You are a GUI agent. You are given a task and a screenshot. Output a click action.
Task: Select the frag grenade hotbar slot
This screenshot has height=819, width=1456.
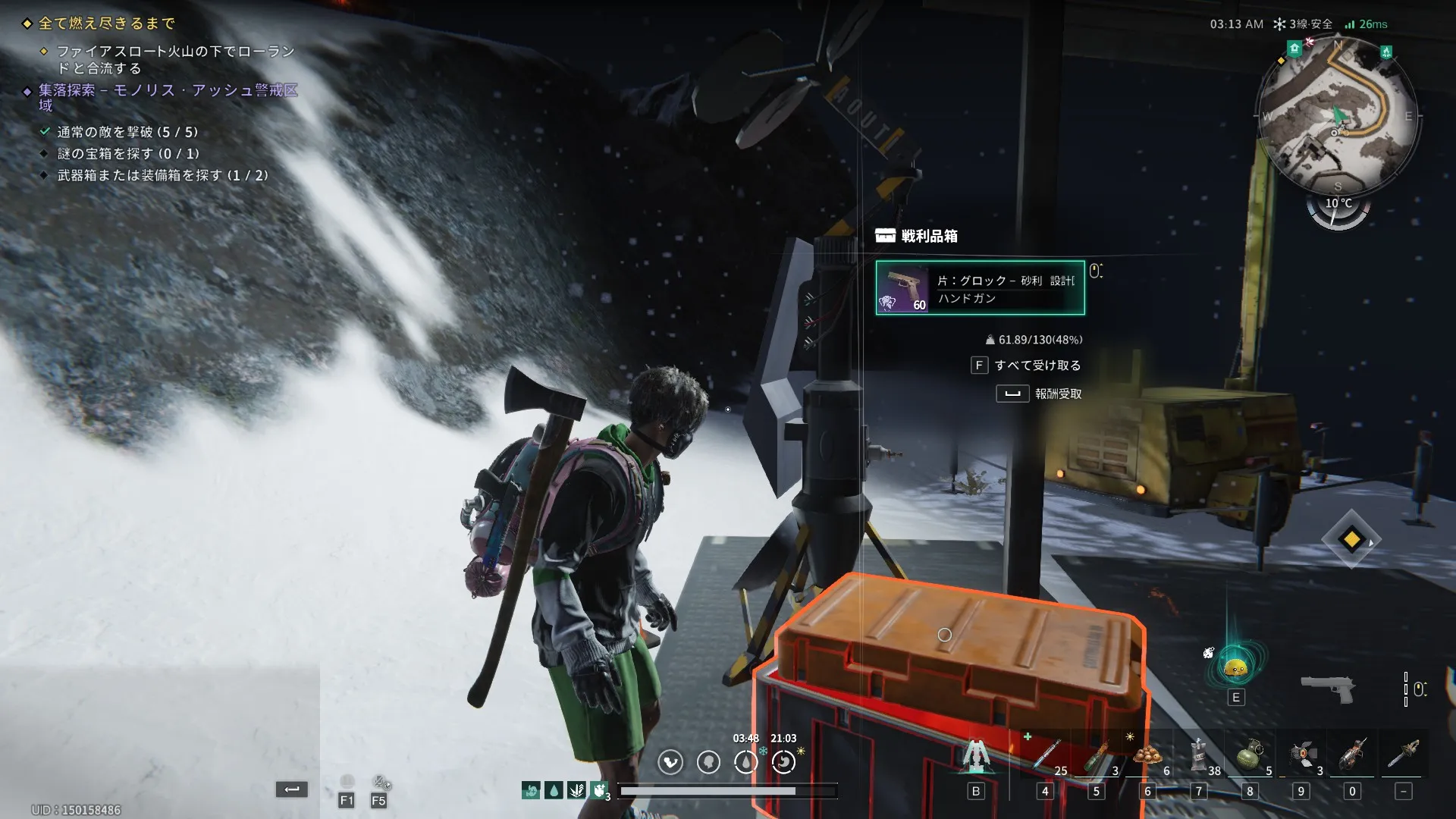(x=1250, y=756)
